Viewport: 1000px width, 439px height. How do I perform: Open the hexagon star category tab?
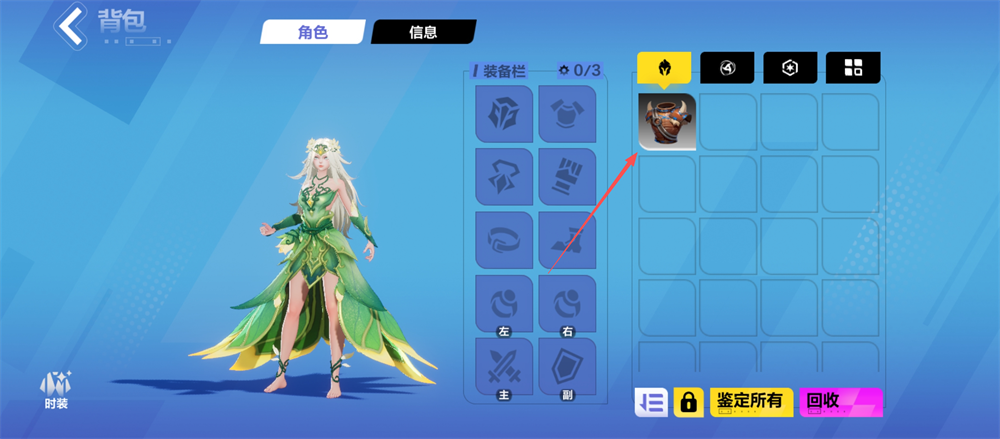coord(790,68)
